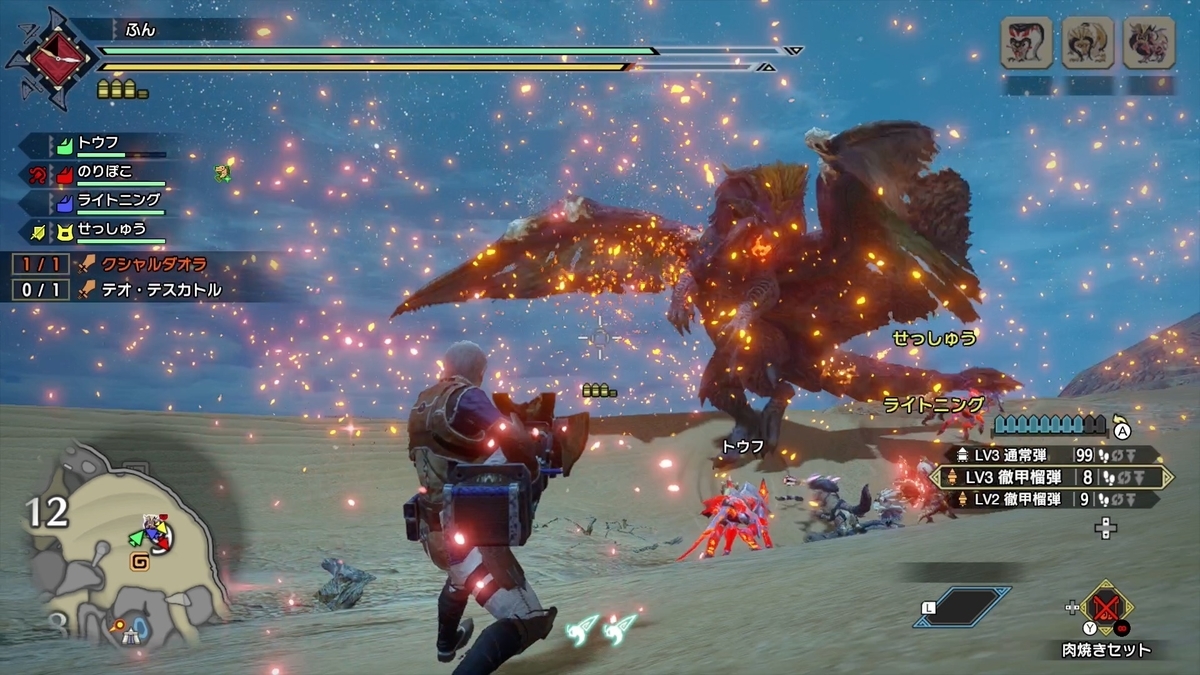
Task: Select party member トウフ in the list
Action: coord(98,145)
